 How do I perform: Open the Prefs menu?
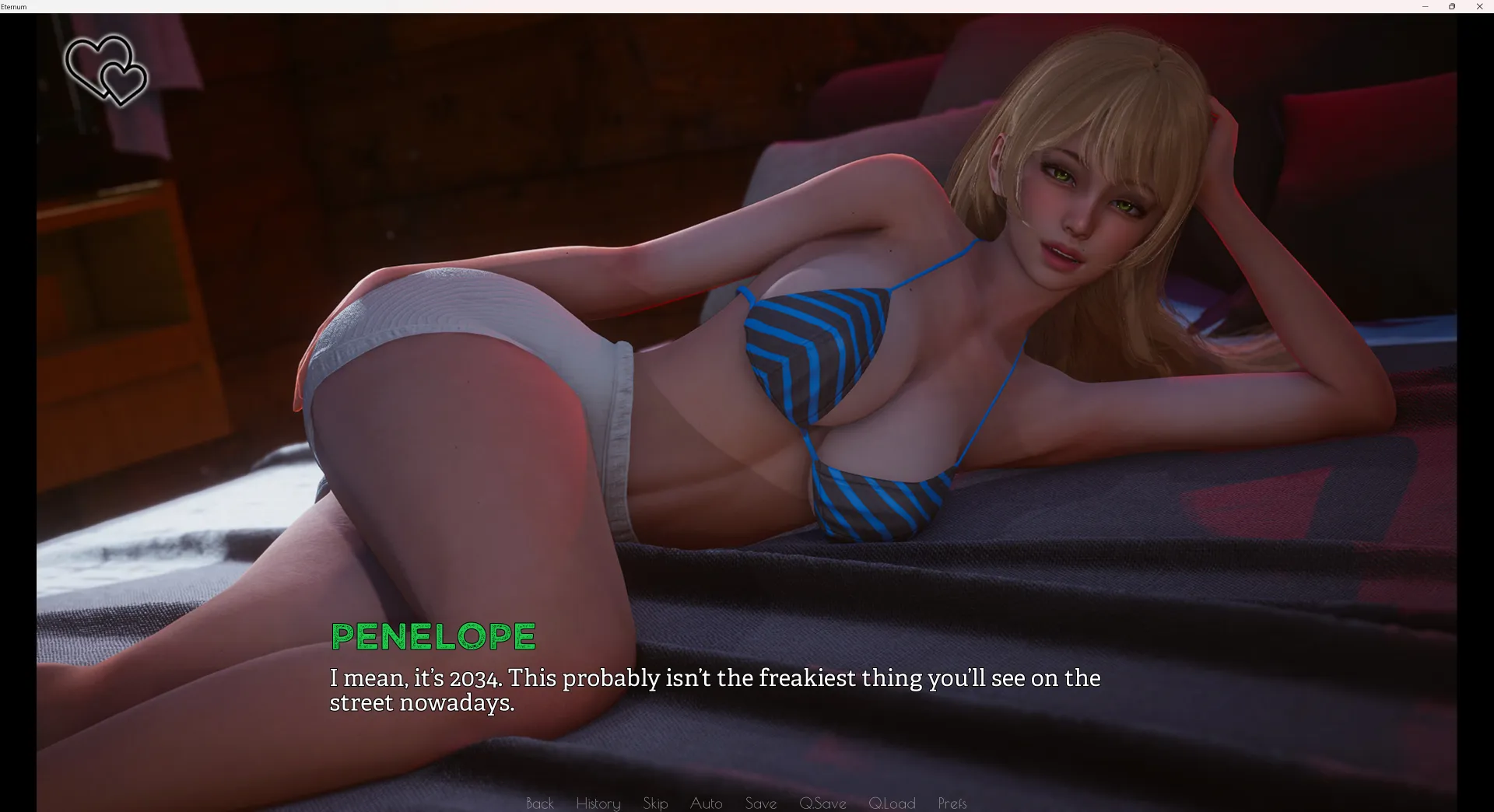952,803
